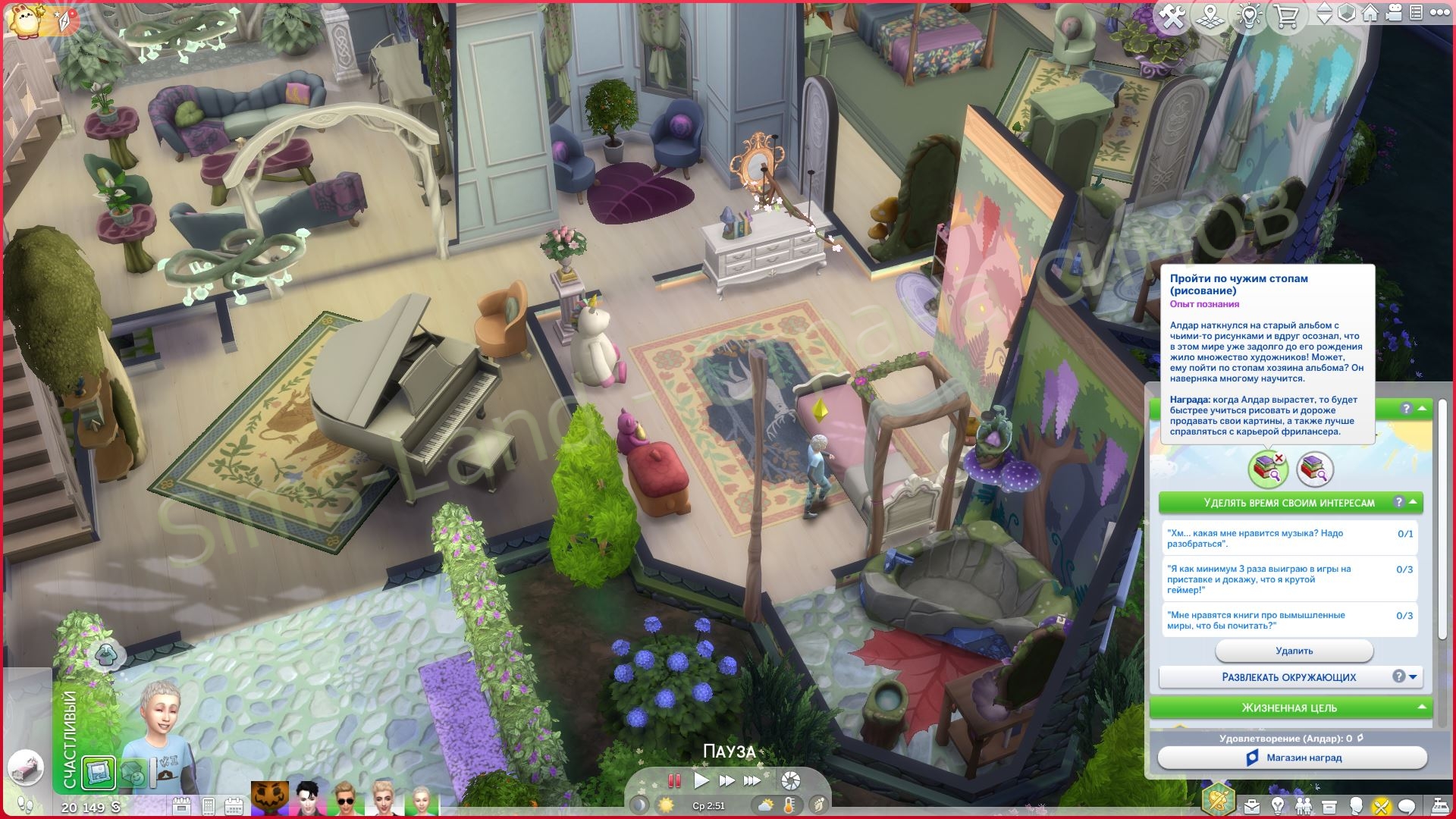Set game speed to fast forward (double arrow)
1456x819 pixels.
tap(726, 780)
